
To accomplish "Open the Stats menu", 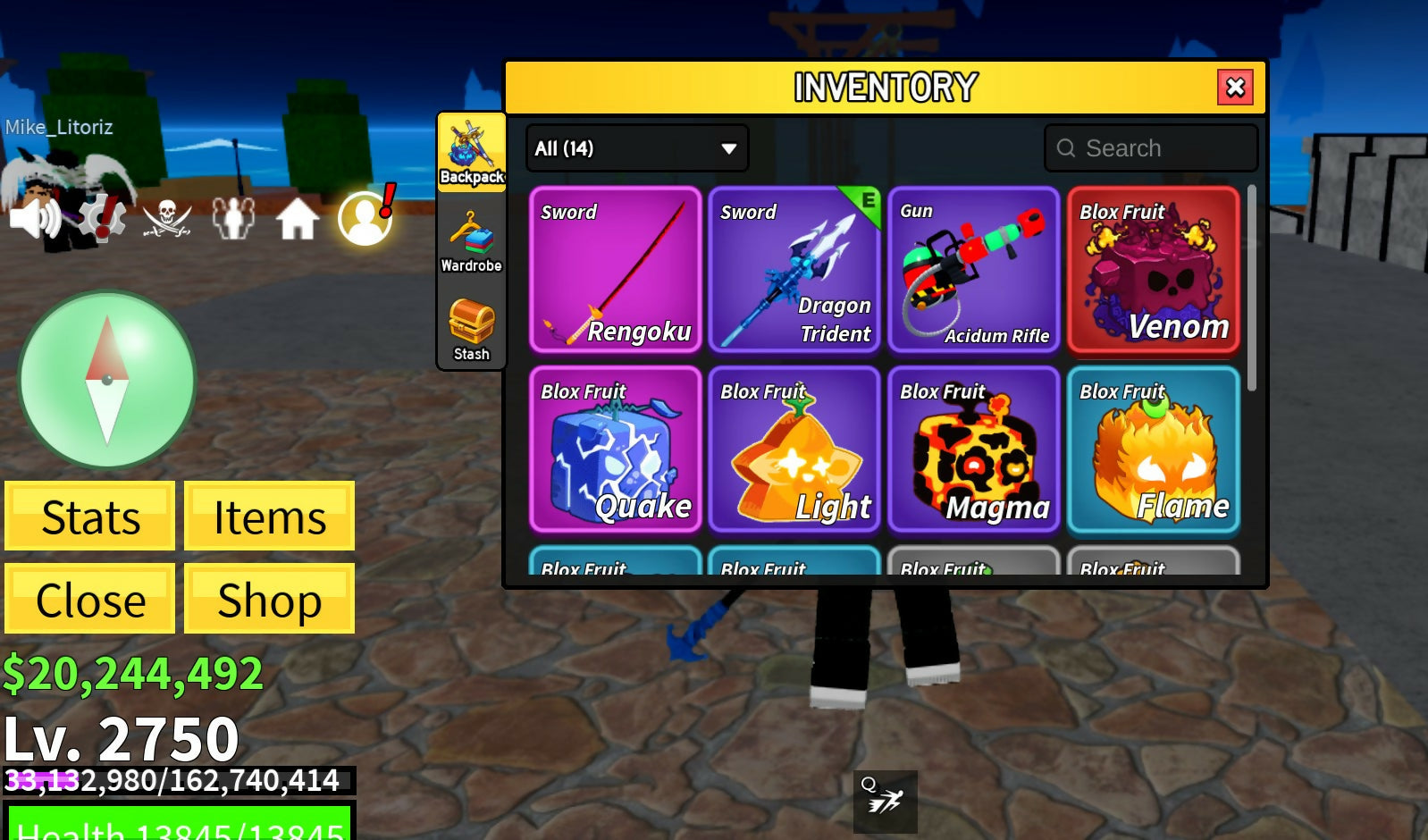I will (90, 517).
